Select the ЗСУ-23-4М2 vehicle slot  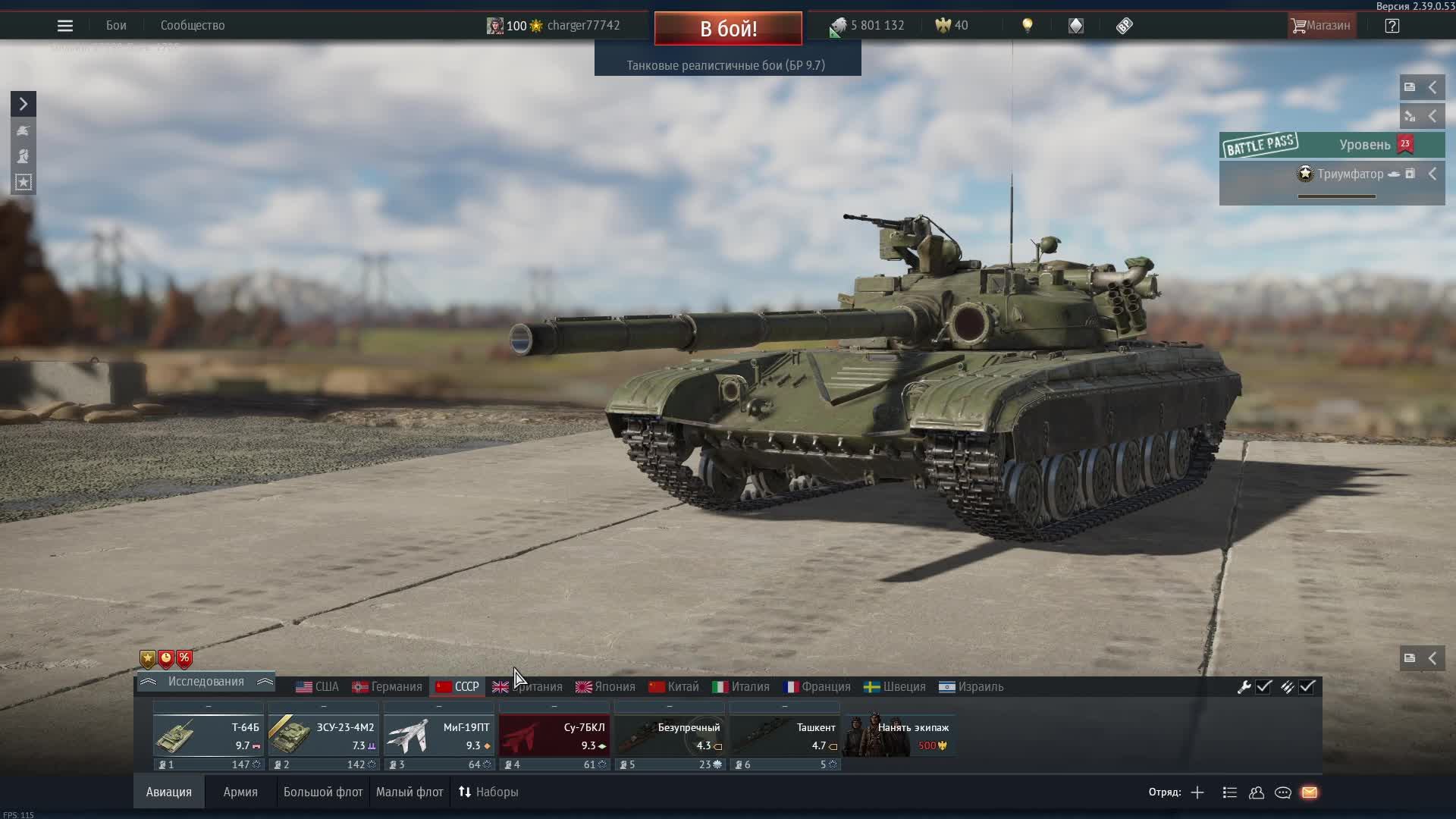click(x=323, y=736)
